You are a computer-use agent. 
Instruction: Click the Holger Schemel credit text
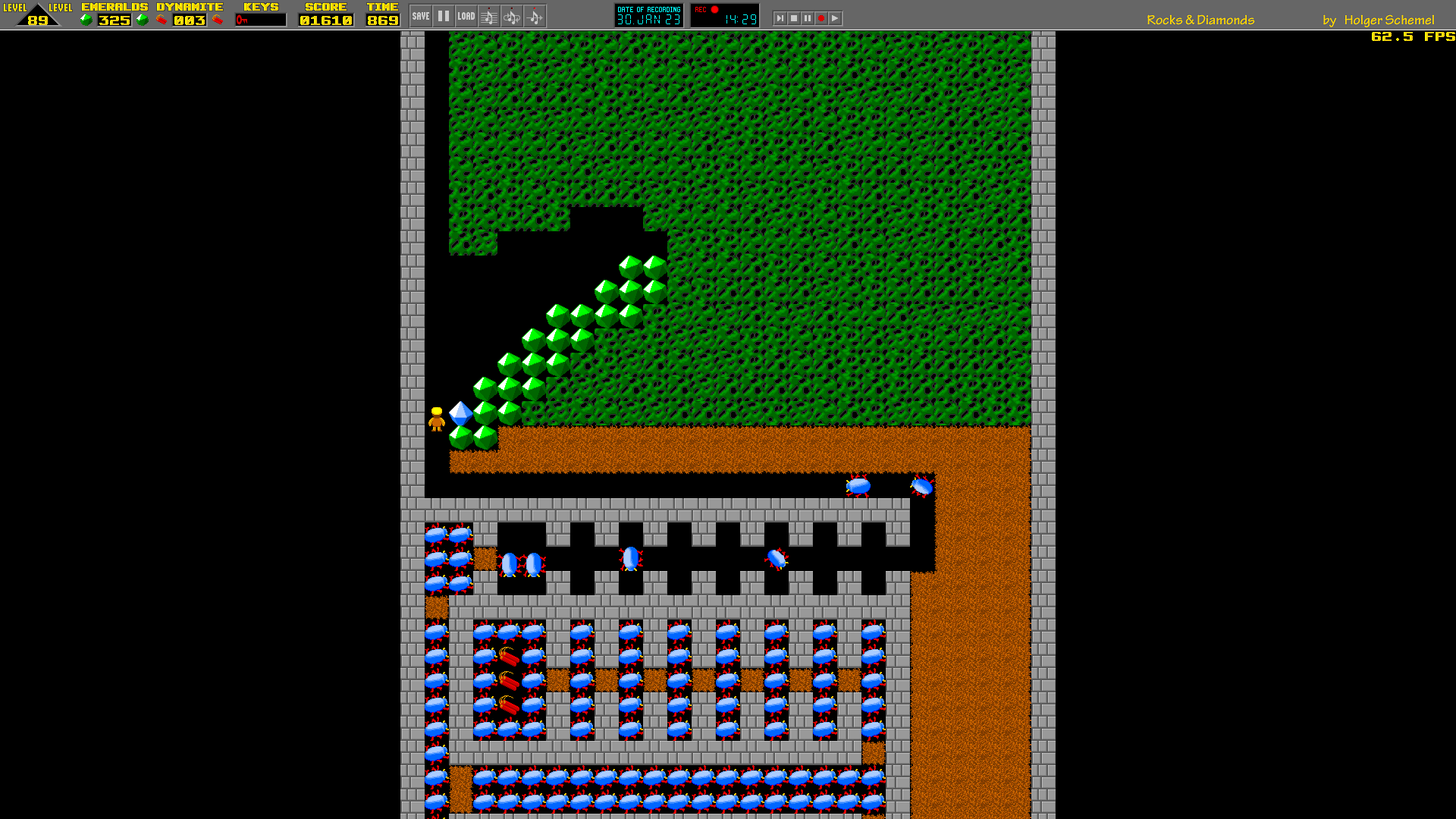click(x=1390, y=20)
